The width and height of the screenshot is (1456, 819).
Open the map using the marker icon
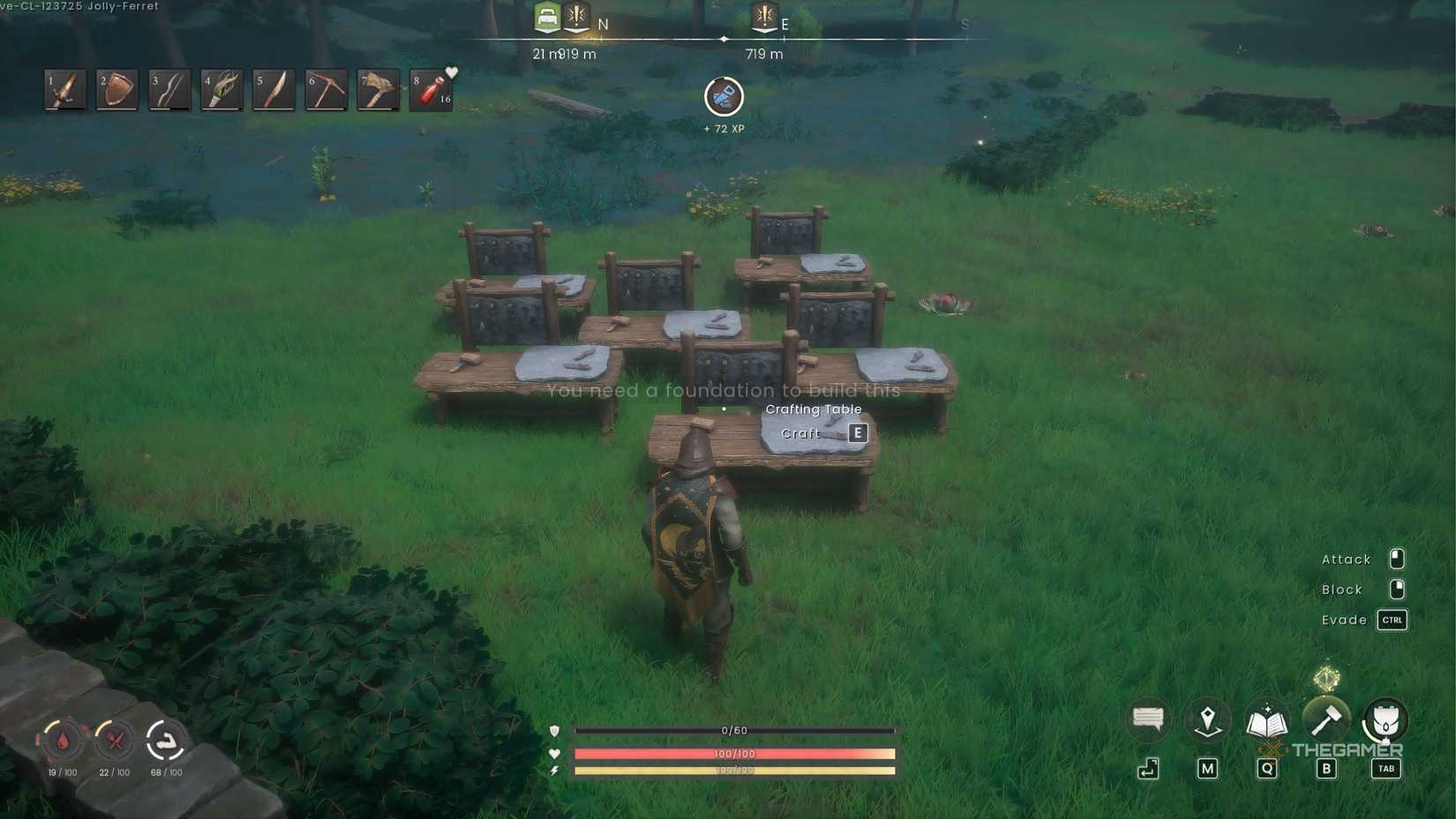coord(1208,719)
